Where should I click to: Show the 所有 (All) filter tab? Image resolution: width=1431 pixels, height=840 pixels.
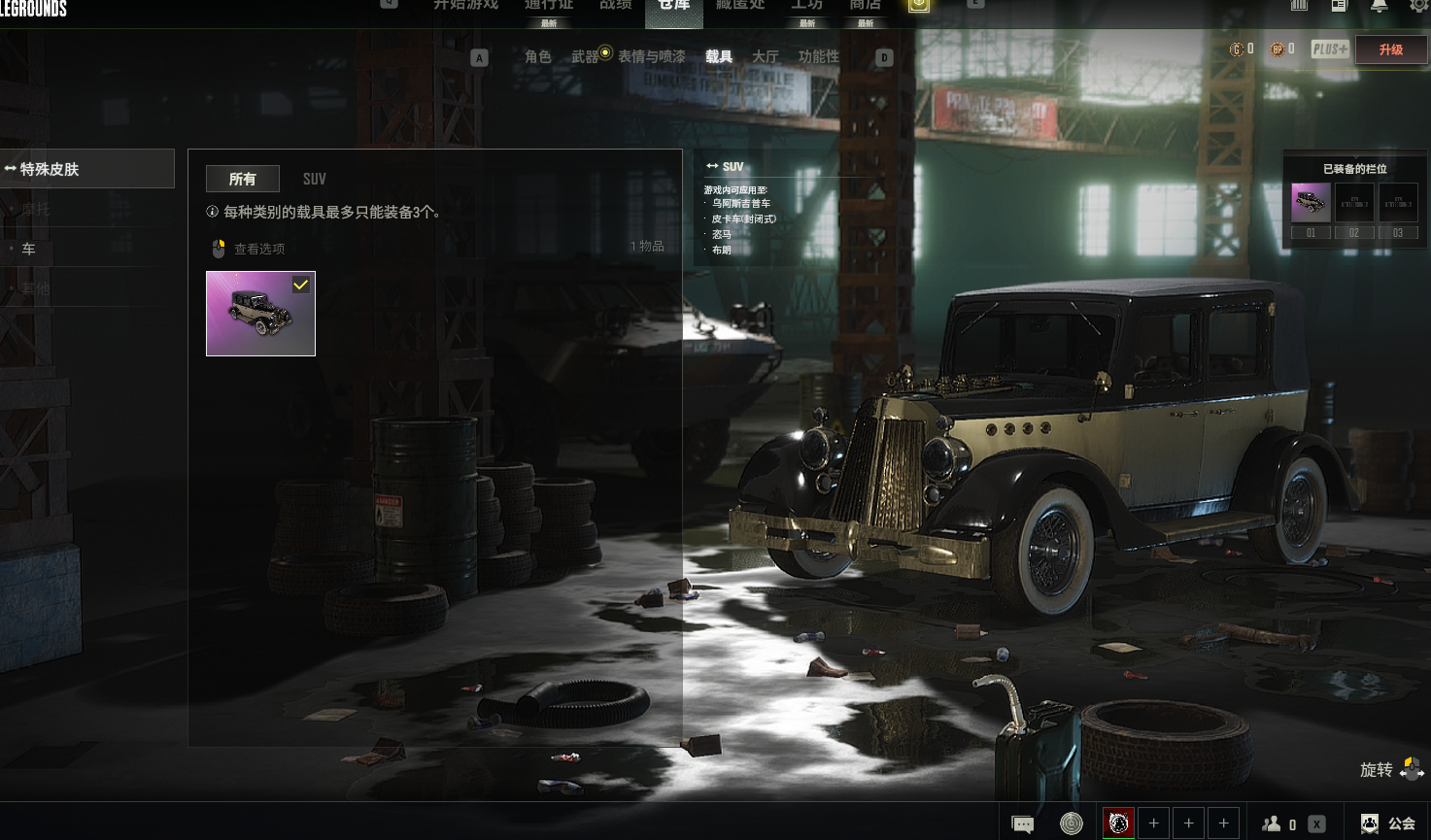coord(242,179)
